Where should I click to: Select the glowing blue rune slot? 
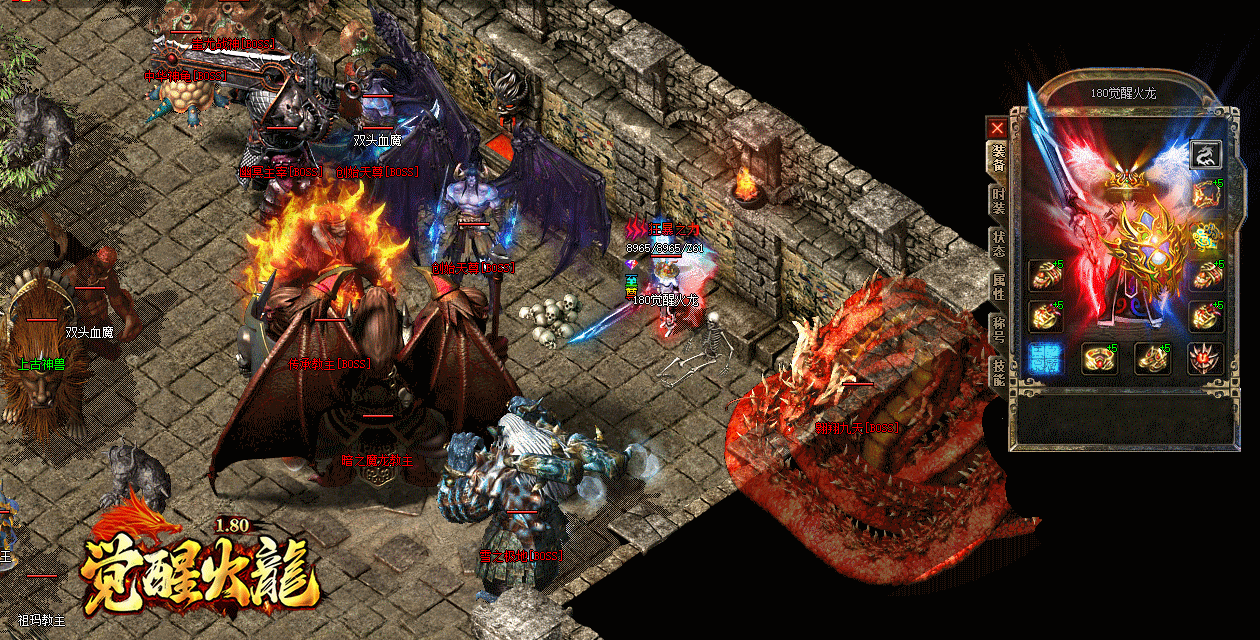[x=1045, y=358]
